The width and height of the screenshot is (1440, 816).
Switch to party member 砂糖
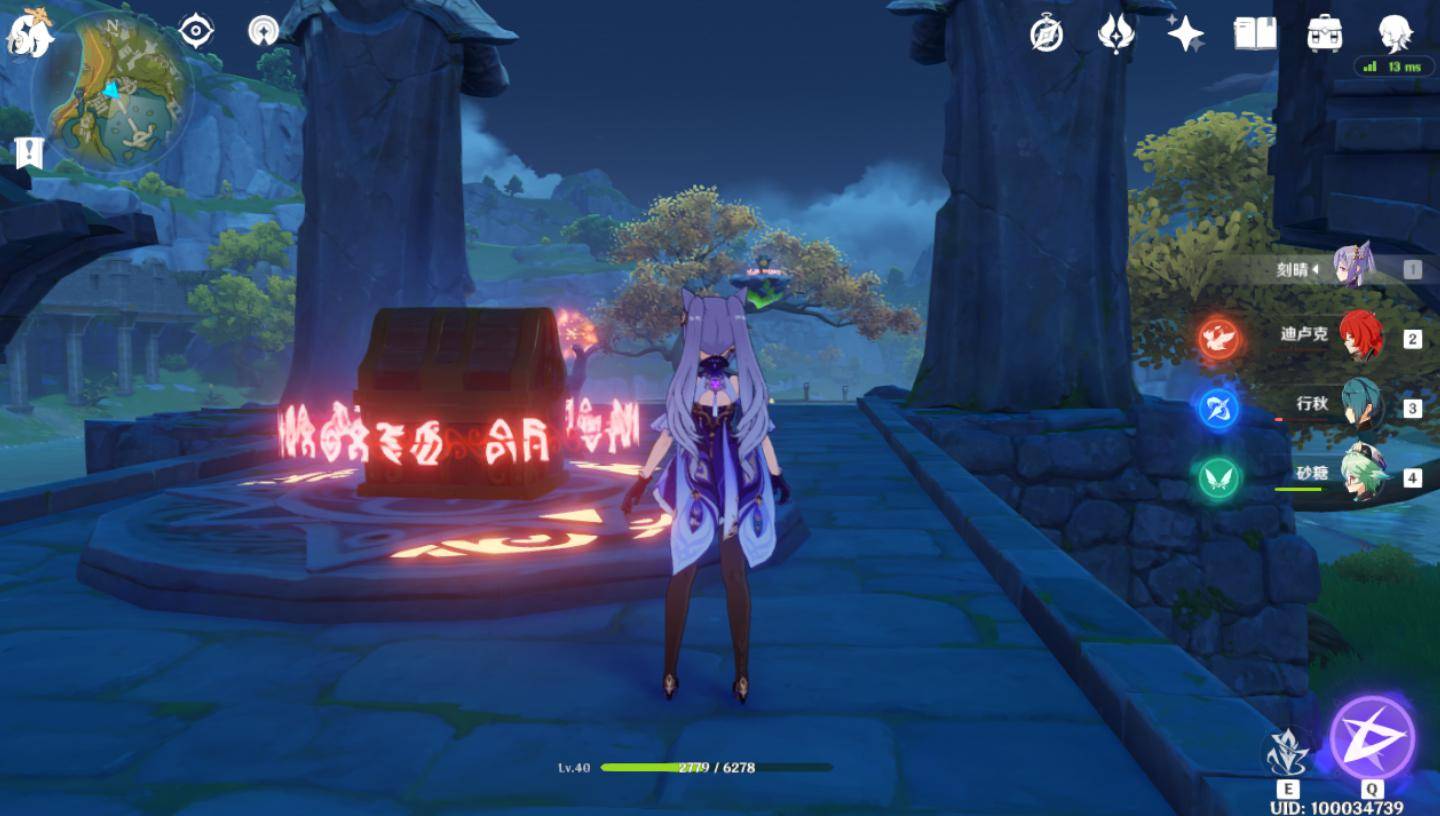click(x=1359, y=474)
